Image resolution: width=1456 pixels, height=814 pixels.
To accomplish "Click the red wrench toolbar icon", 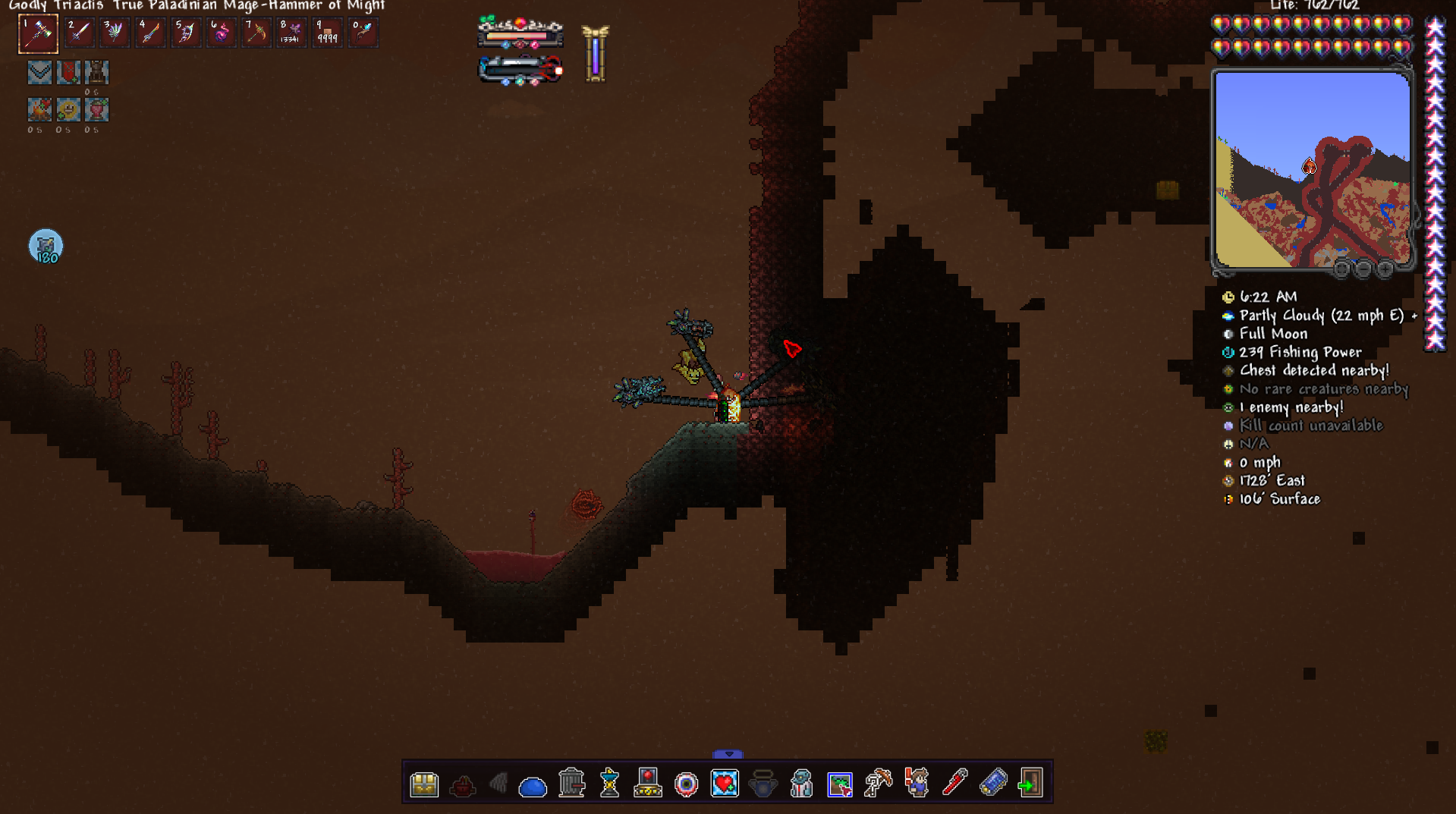I will 954,783.
